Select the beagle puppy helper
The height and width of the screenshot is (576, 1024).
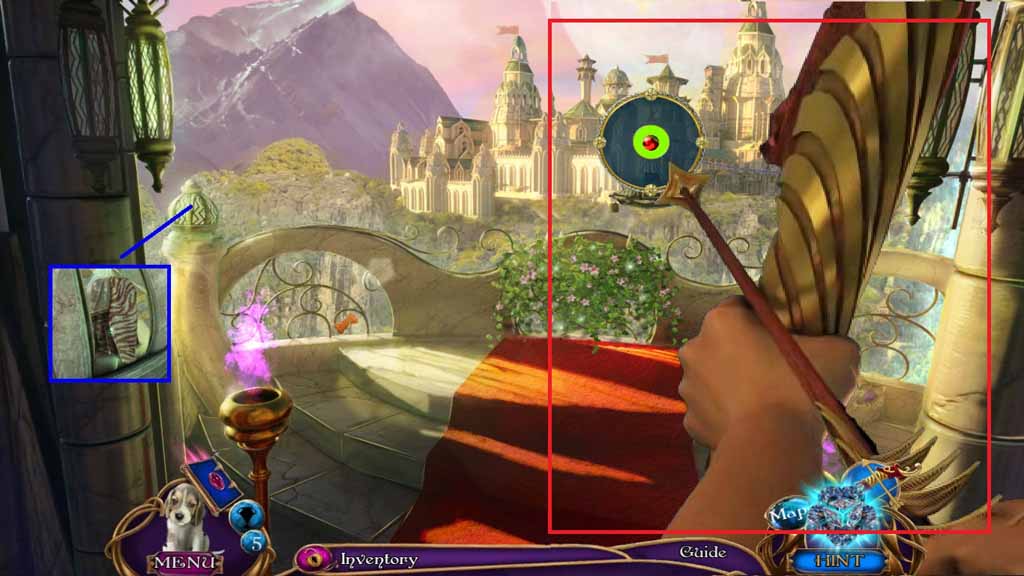tap(182, 517)
